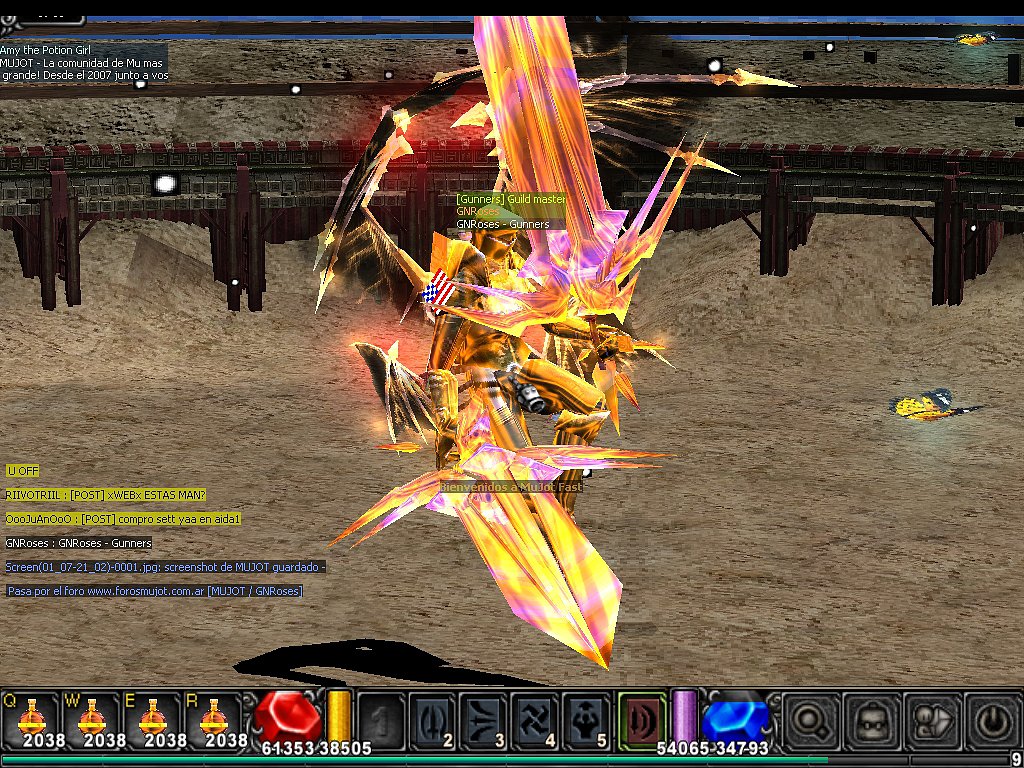Click the forosmujot forum chat message
Screen dimensions: 1024x768
[154, 592]
